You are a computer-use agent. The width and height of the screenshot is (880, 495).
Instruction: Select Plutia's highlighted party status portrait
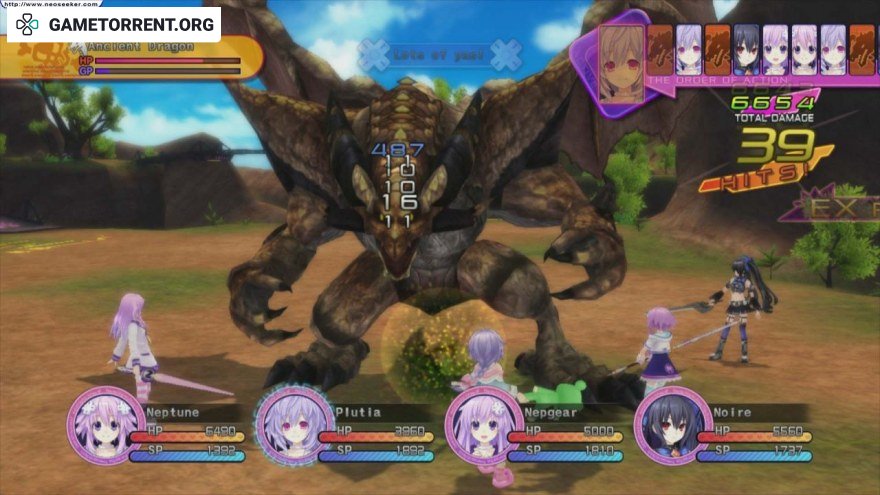coord(294,426)
